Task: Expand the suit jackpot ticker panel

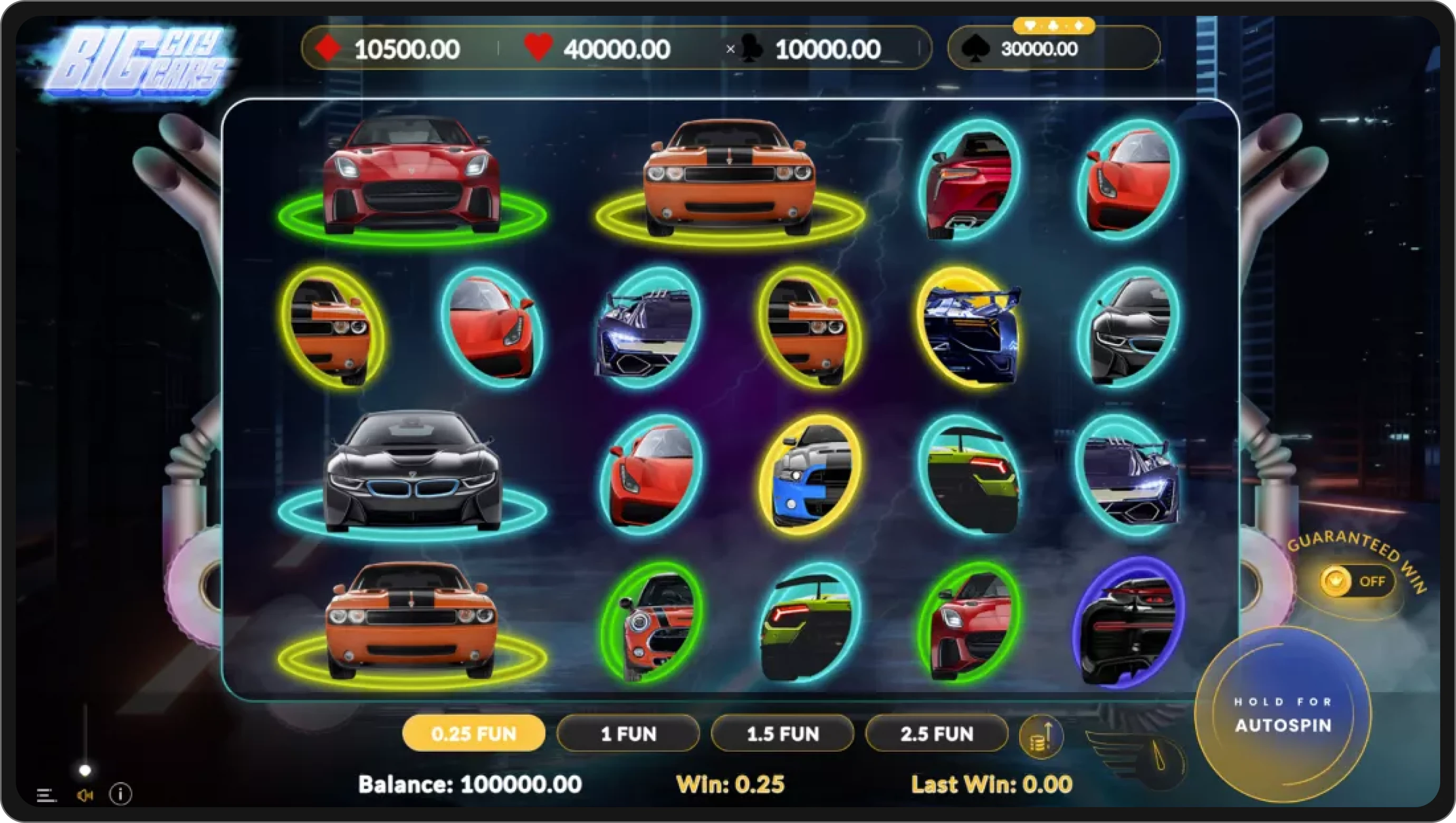Action: click(x=1055, y=25)
